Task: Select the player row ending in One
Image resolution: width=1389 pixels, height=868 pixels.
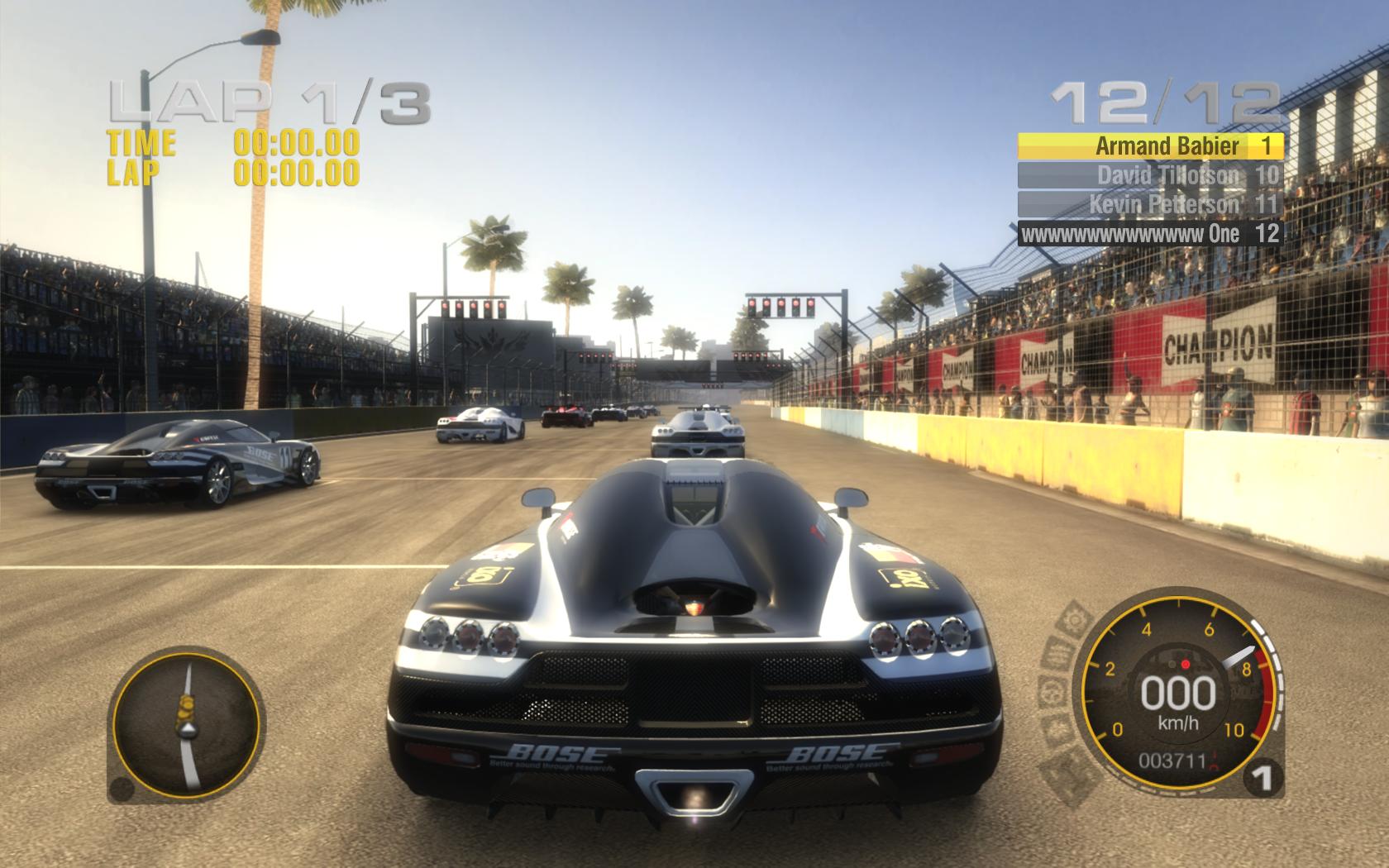Action: [x=1149, y=234]
